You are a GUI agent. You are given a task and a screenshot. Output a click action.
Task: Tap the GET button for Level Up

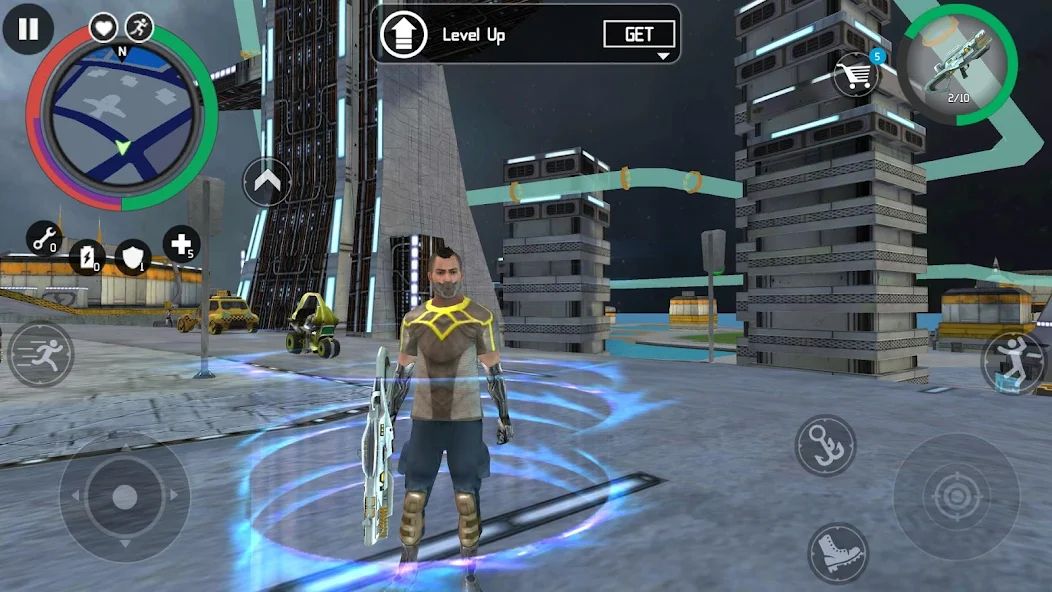point(639,34)
